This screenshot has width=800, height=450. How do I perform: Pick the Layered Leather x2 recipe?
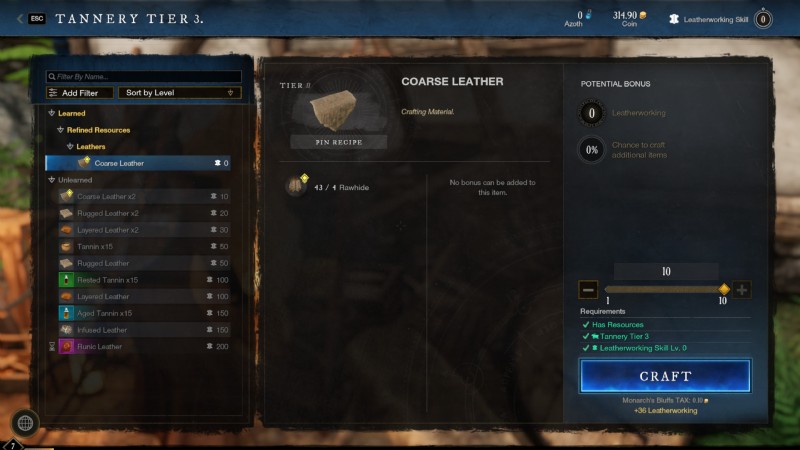pos(108,230)
